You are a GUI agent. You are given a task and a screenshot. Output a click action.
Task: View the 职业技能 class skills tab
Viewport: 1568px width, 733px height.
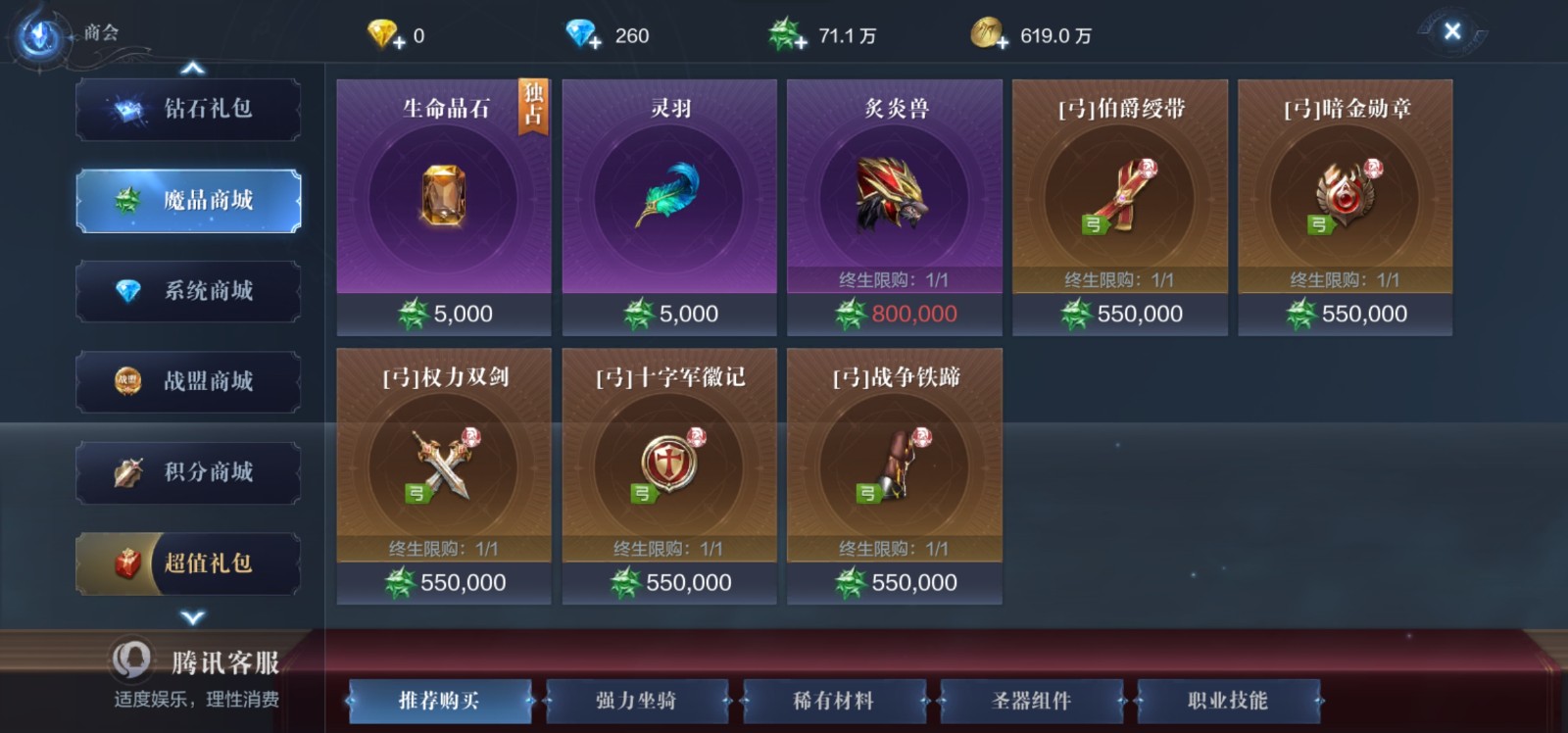(x=1227, y=702)
